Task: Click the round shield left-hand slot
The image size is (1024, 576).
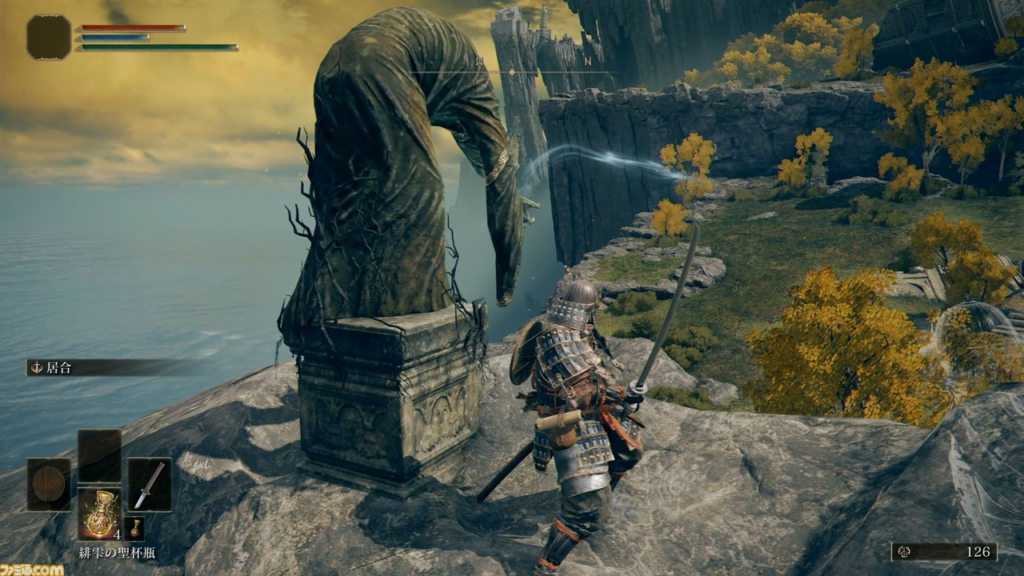Action: [x=49, y=484]
